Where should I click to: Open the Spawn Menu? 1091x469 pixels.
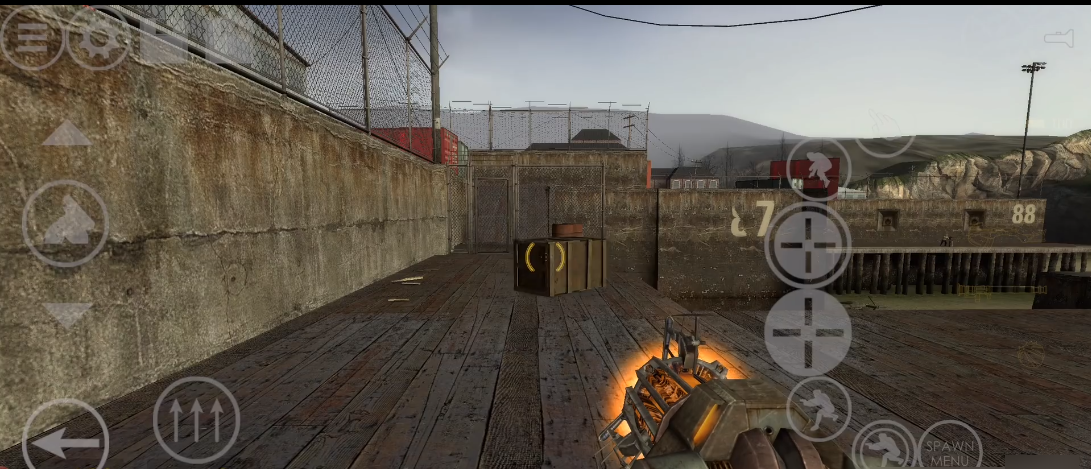(949, 449)
